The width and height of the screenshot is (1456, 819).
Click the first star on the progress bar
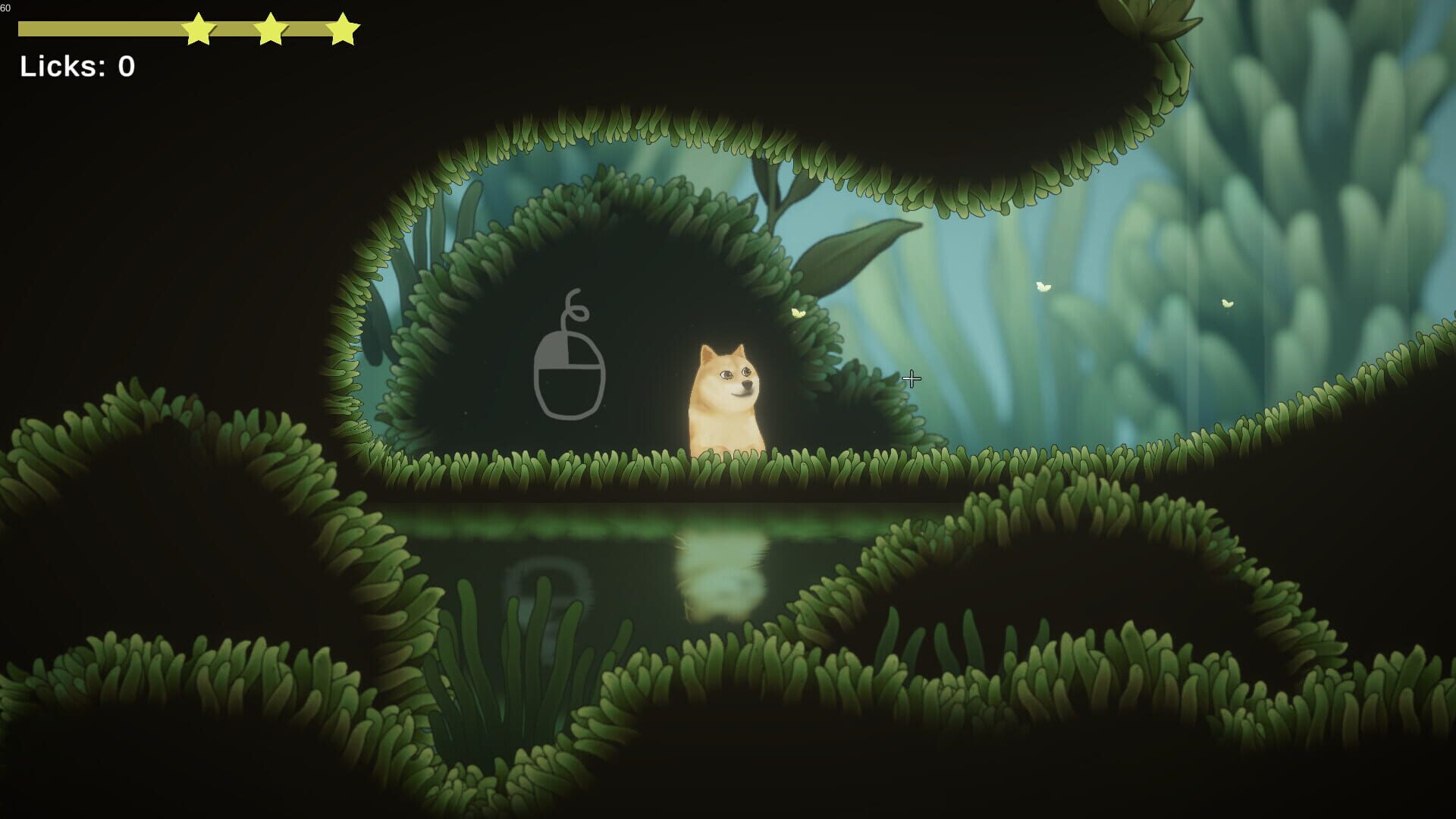coord(197,30)
